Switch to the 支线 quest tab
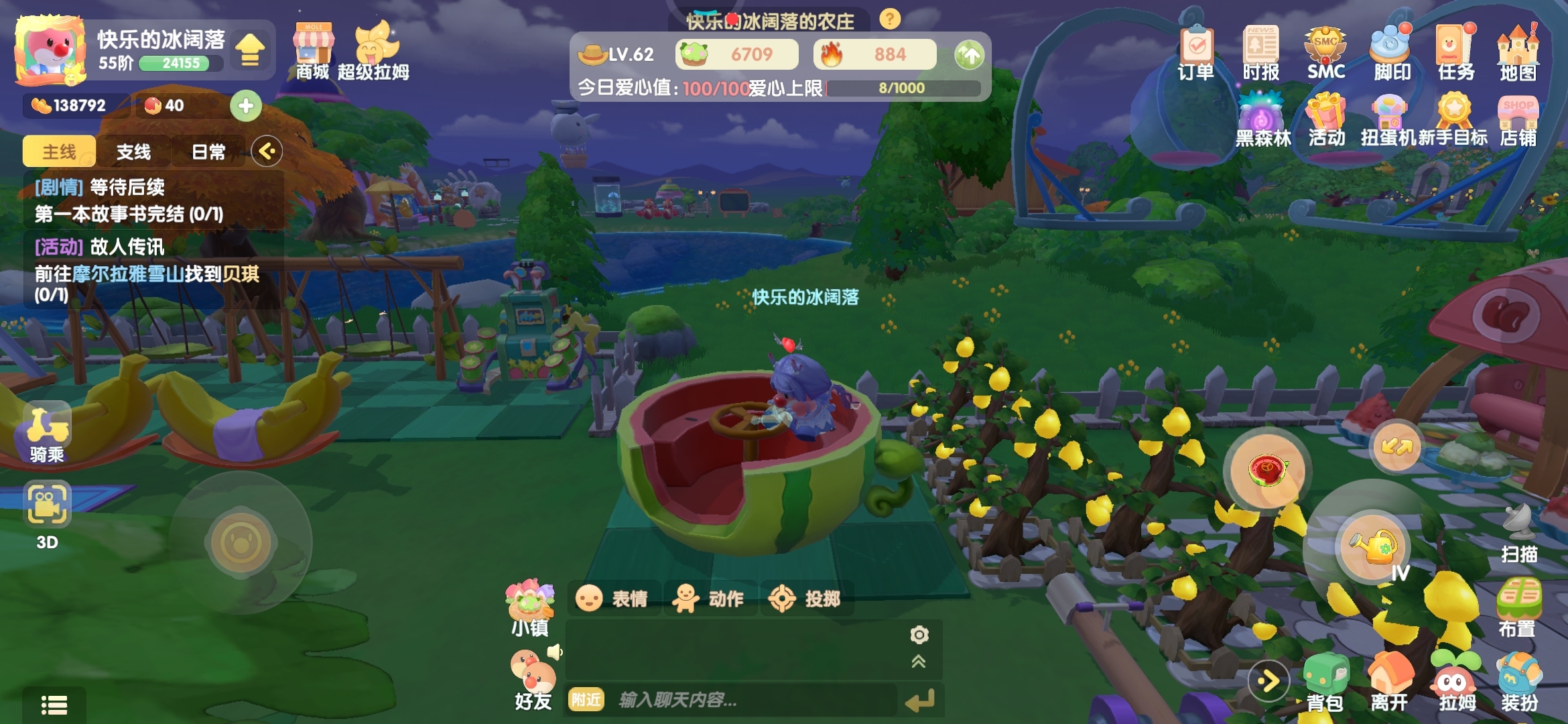 pyautogui.click(x=133, y=152)
